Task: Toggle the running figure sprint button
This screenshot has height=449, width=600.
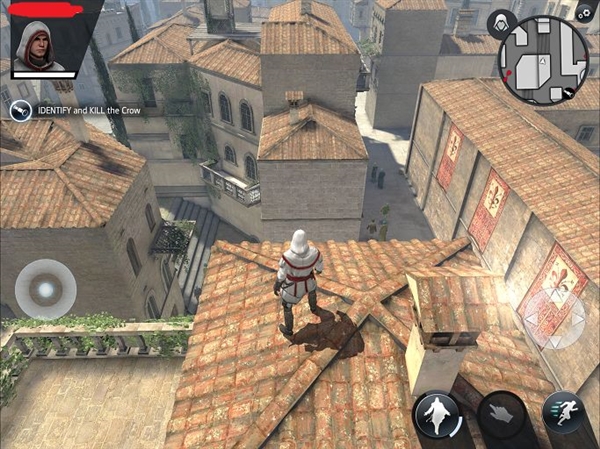Action: click(x=563, y=413)
